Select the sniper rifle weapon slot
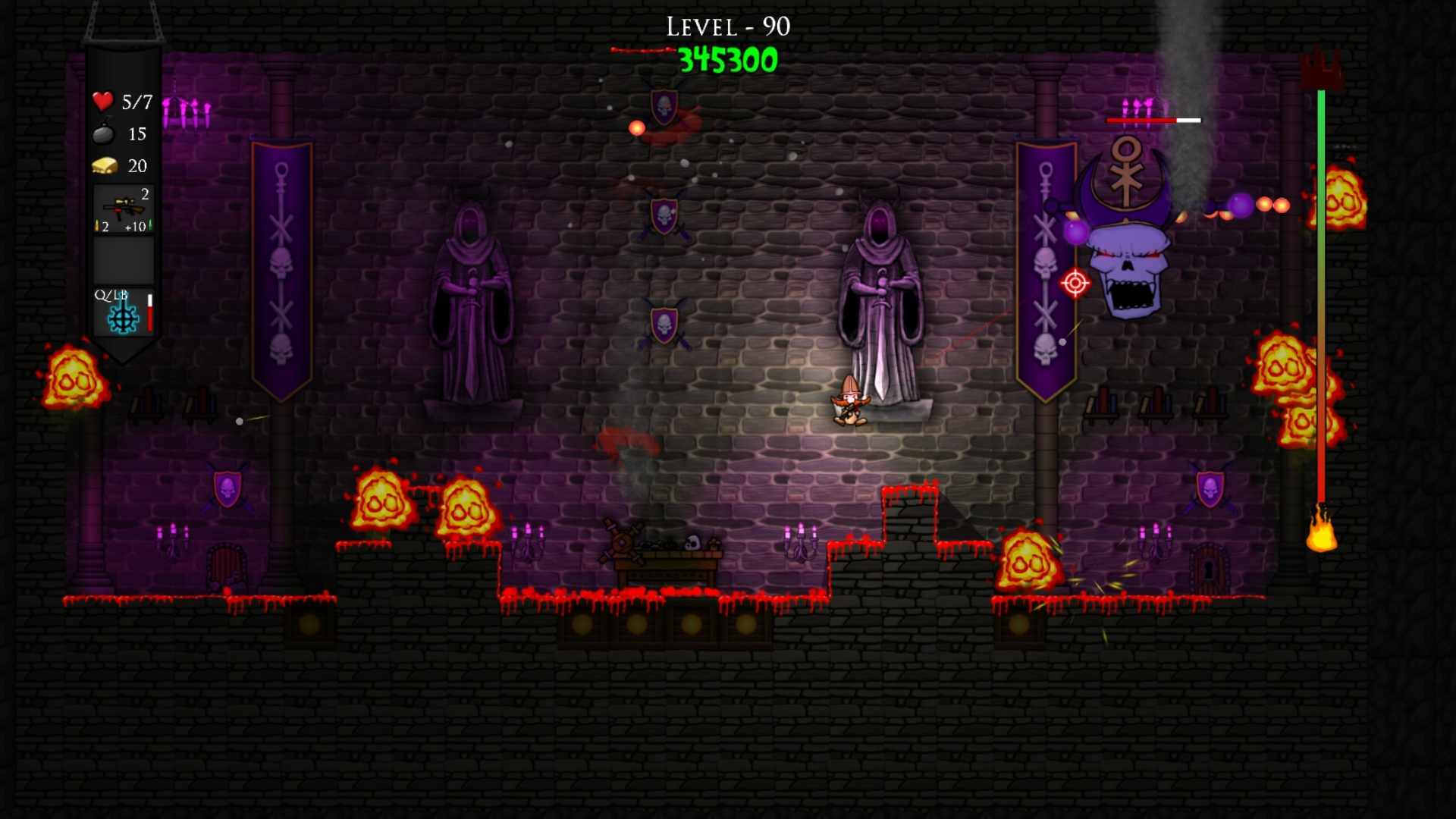The height and width of the screenshot is (819, 1456). pos(123,206)
